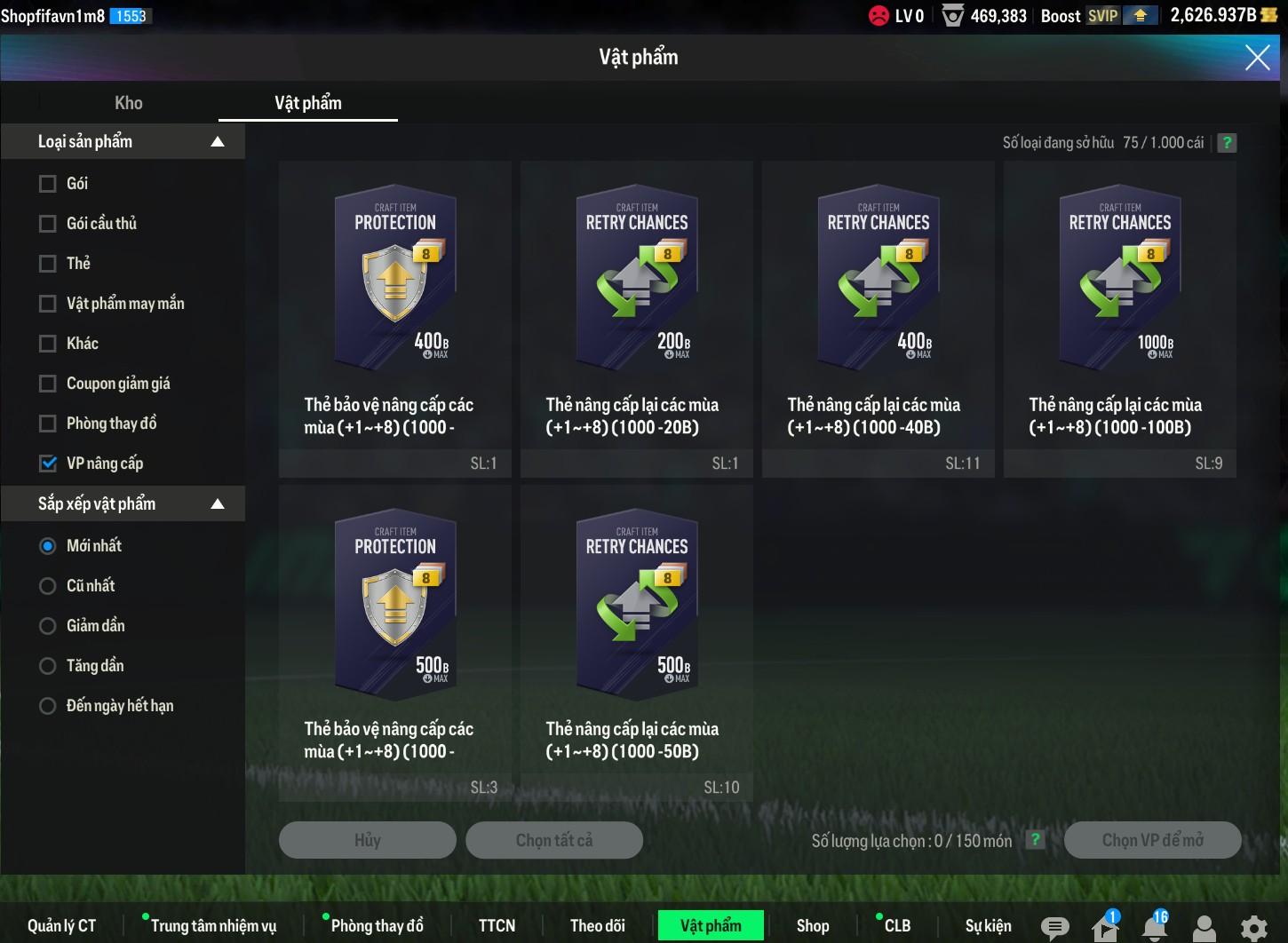Toggle the Coupon giảm giá filter
This screenshot has width=1288, height=943.
48,384
